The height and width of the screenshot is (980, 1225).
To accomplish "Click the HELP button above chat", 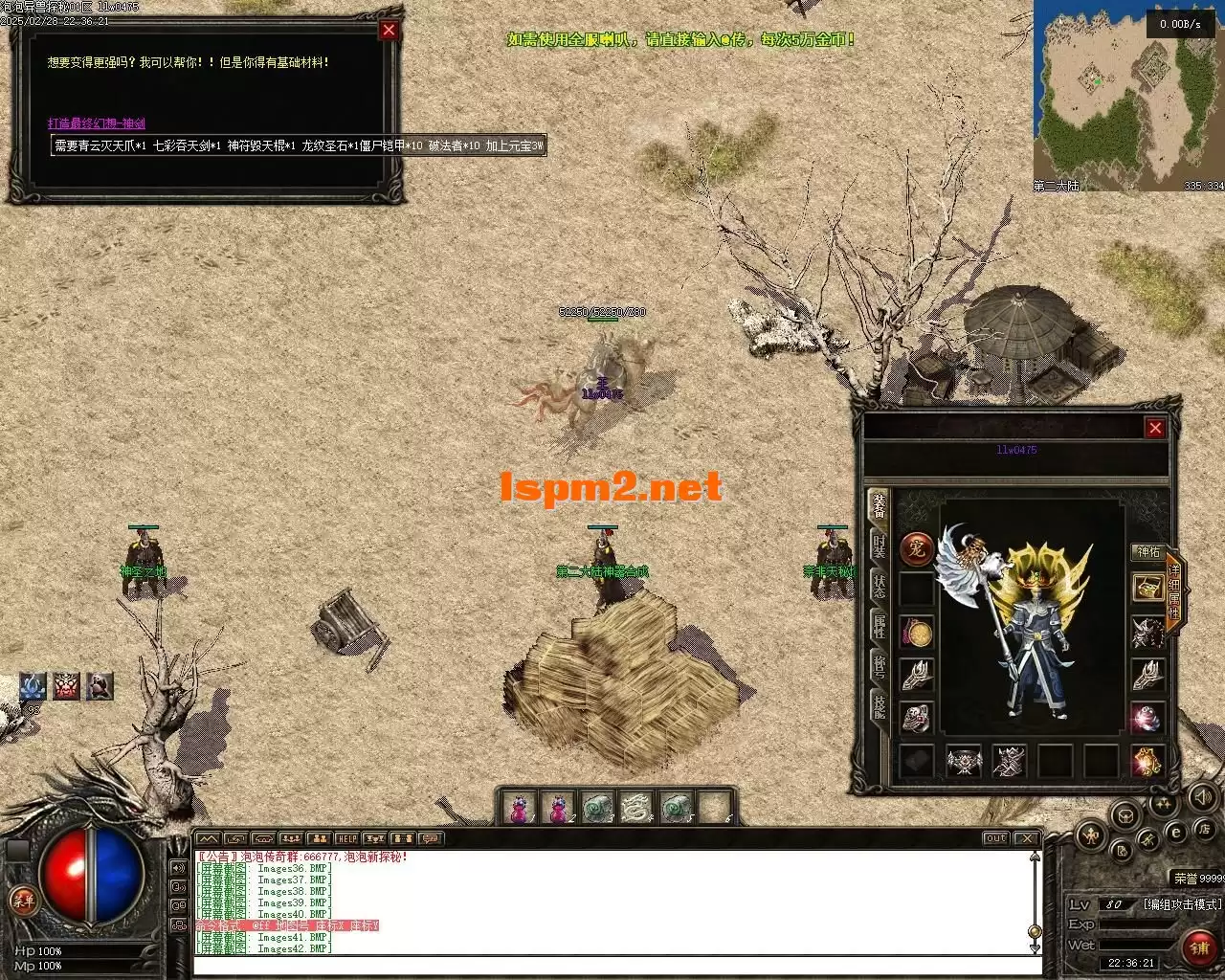I will [346, 839].
